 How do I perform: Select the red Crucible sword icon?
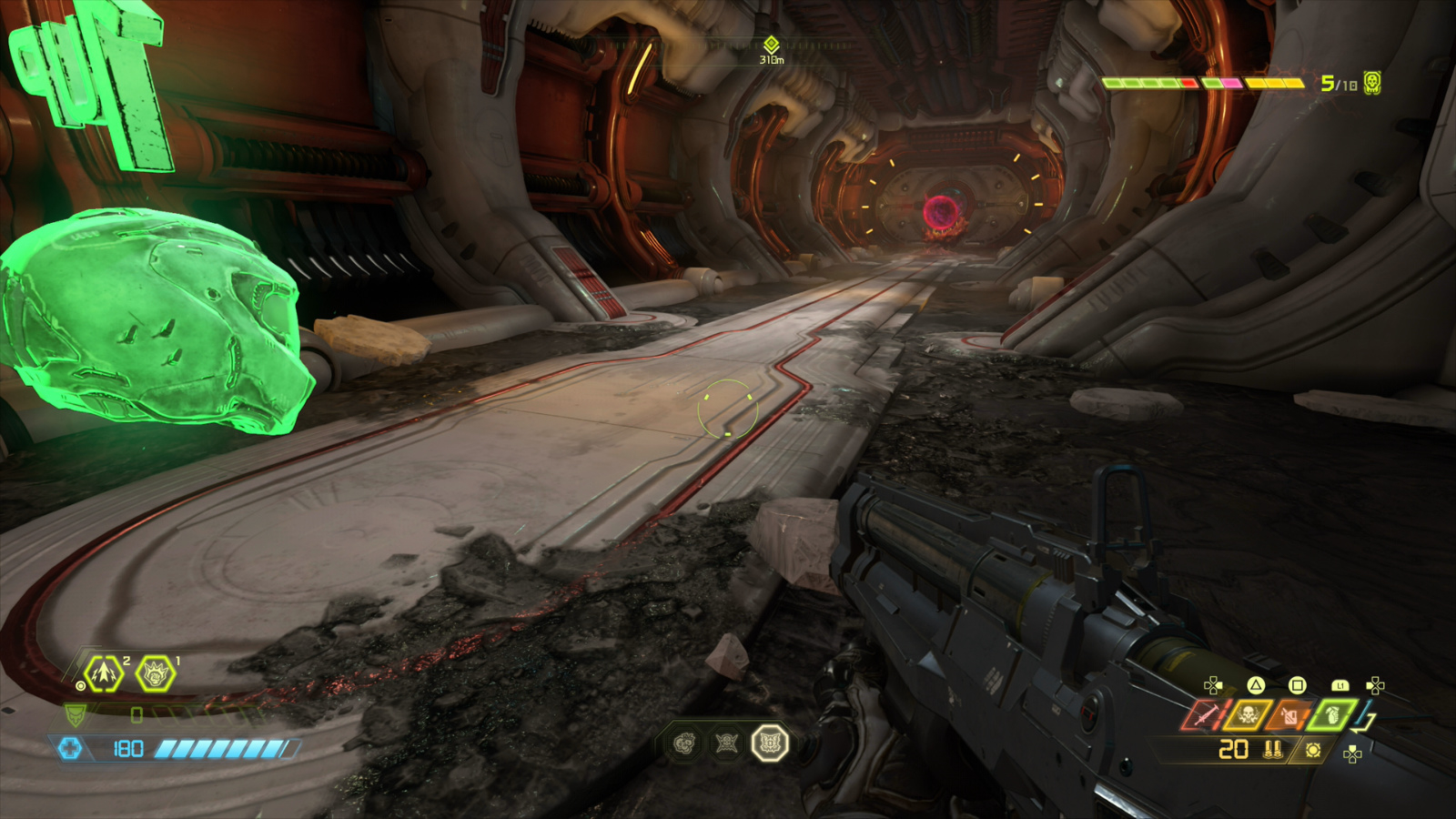click(1205, 715)
